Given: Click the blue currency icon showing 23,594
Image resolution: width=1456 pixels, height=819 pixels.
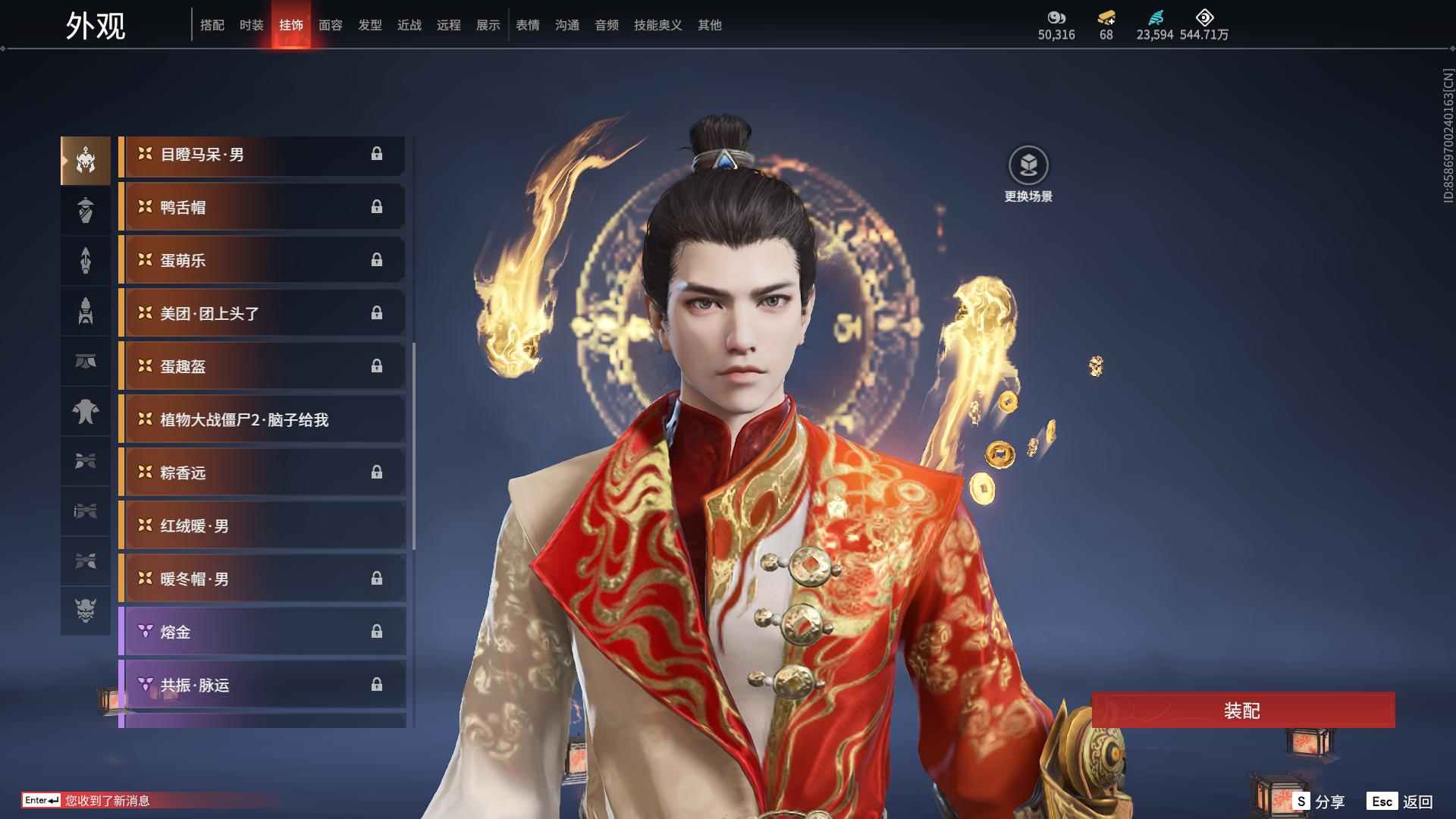Looking at the screenshot, I should (x=1155, y=18).
